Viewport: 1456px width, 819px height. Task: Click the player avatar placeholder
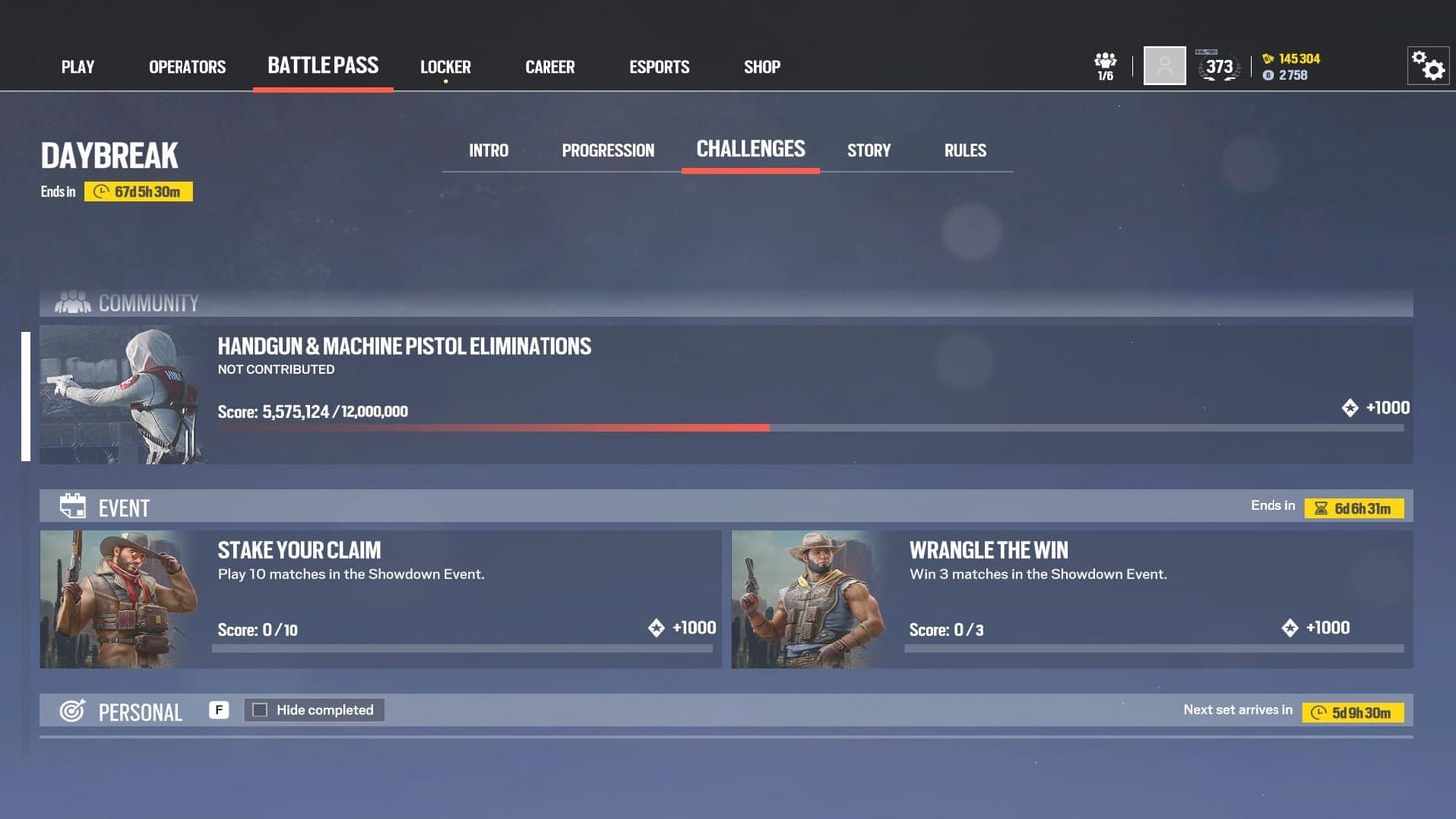tap(1164, 65)
